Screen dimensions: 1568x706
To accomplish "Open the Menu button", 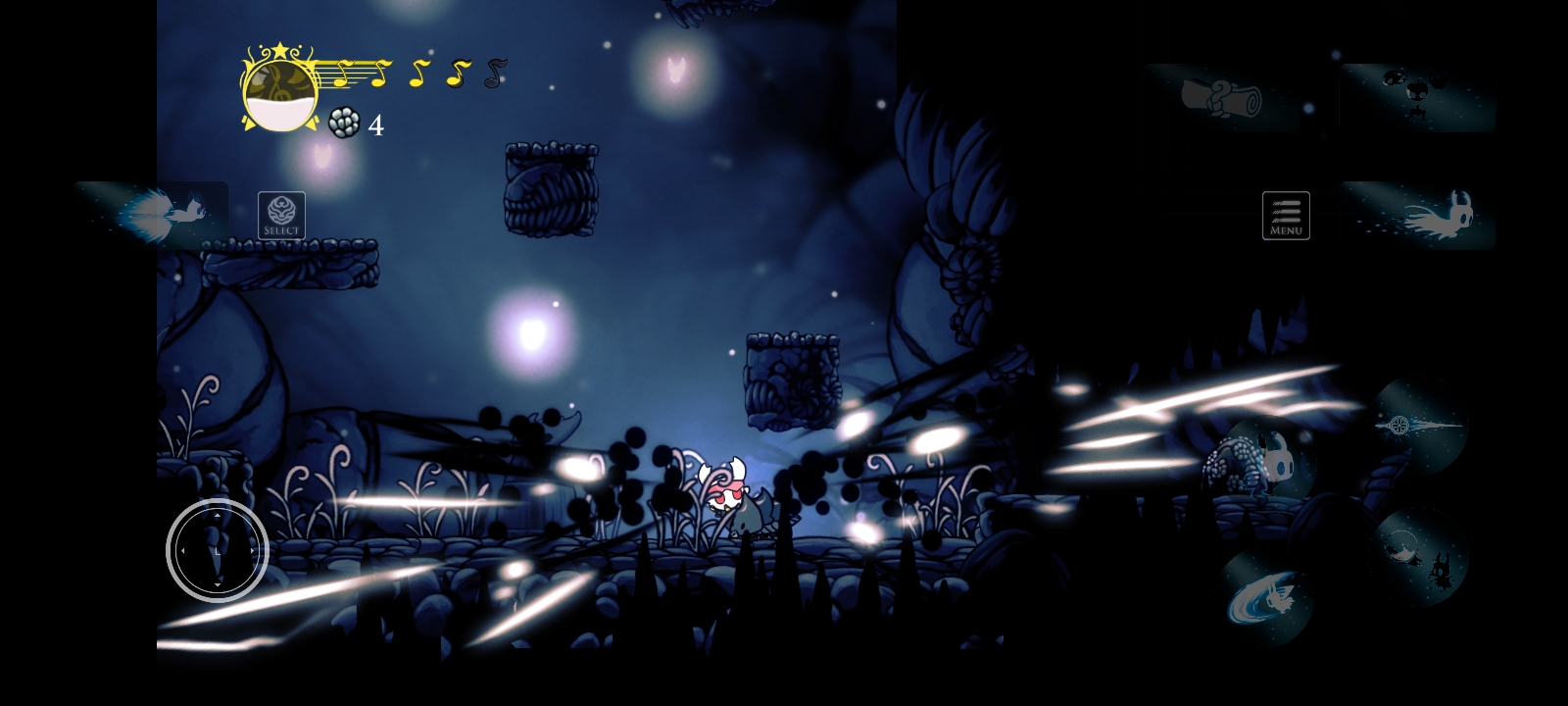I will 1285,216.
